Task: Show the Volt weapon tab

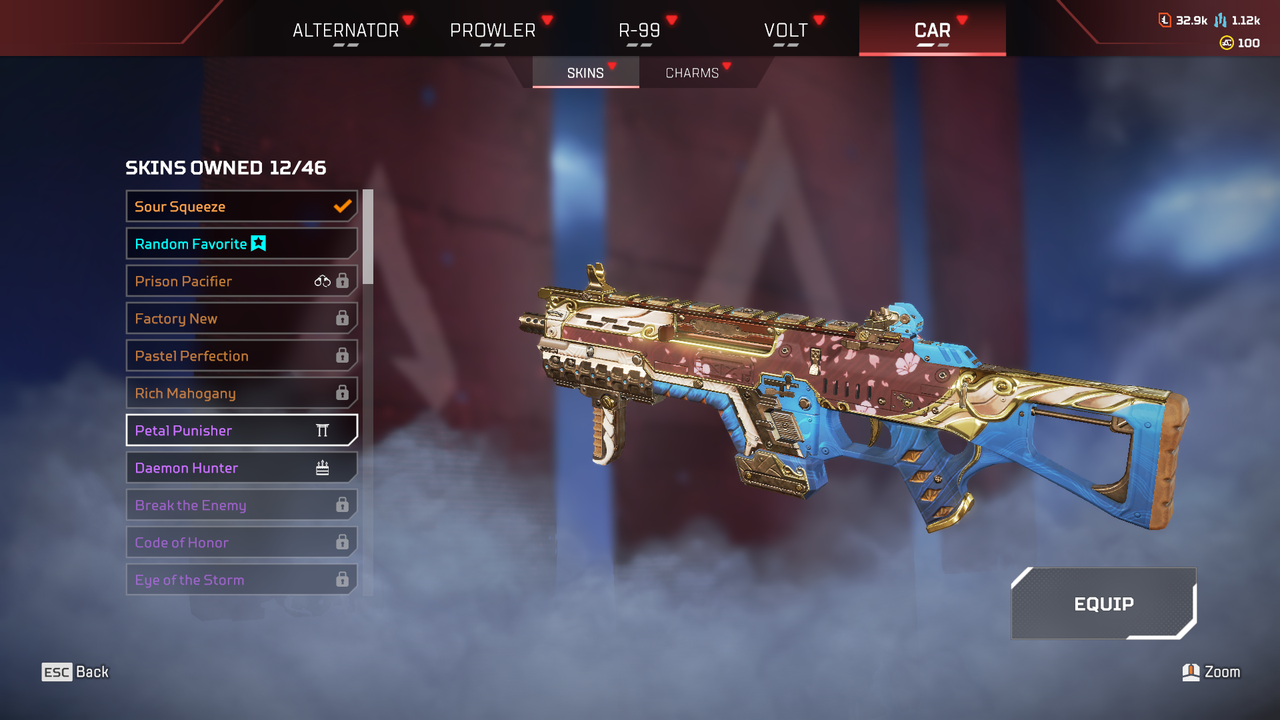Action: point(786,30)
